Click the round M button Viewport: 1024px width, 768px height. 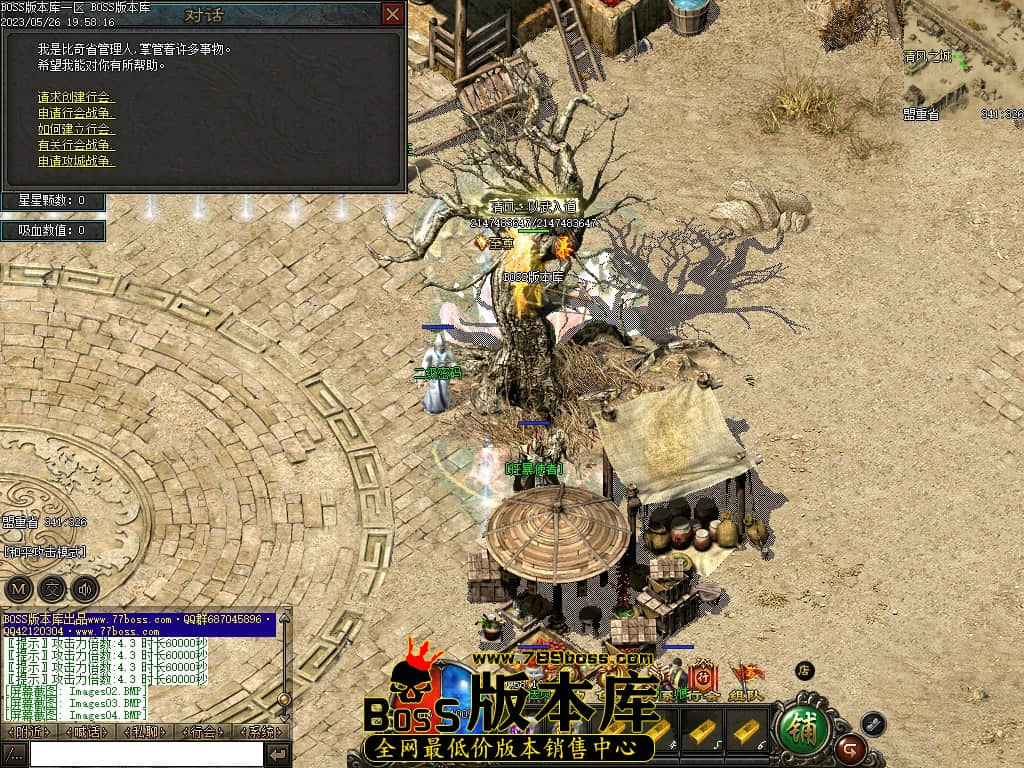(19, 588)
